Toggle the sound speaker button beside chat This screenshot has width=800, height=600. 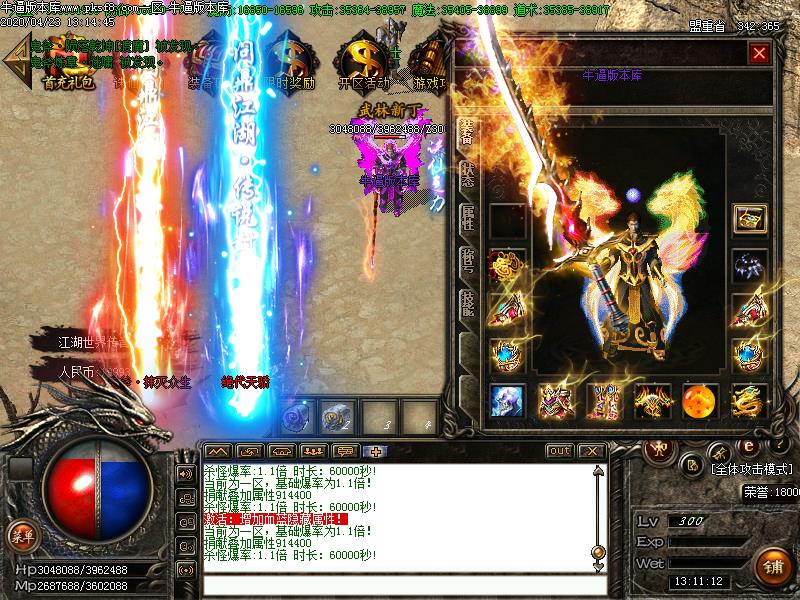click(x=185, y=472)
